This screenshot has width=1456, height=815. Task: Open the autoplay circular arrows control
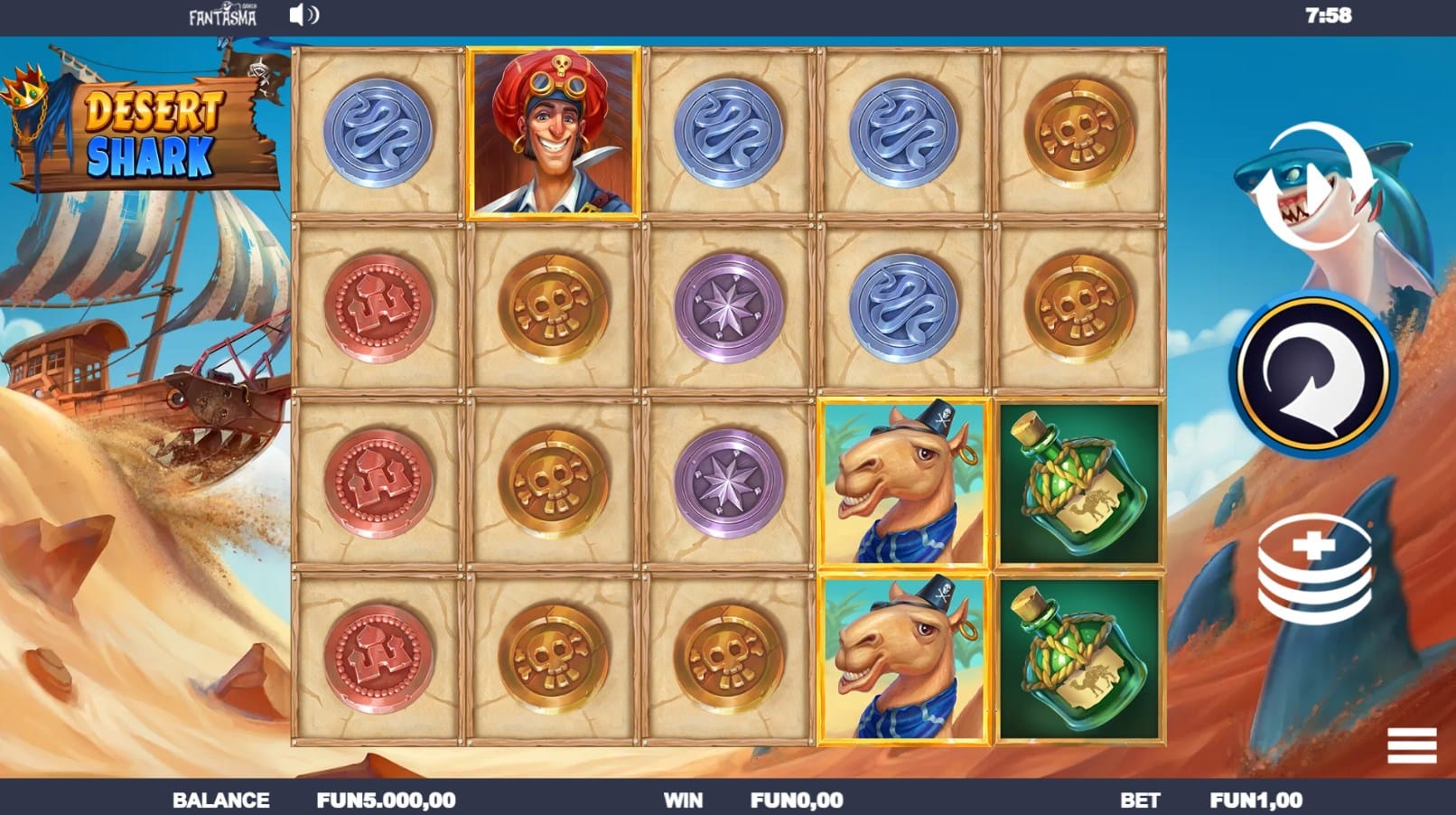(x=1312, y=186)
